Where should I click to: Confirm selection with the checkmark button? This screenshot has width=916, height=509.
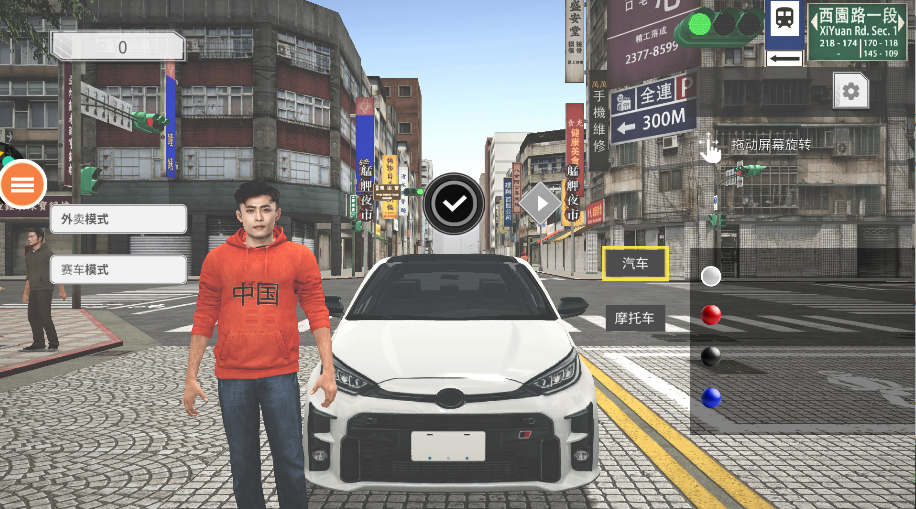[x=455, y=203]
